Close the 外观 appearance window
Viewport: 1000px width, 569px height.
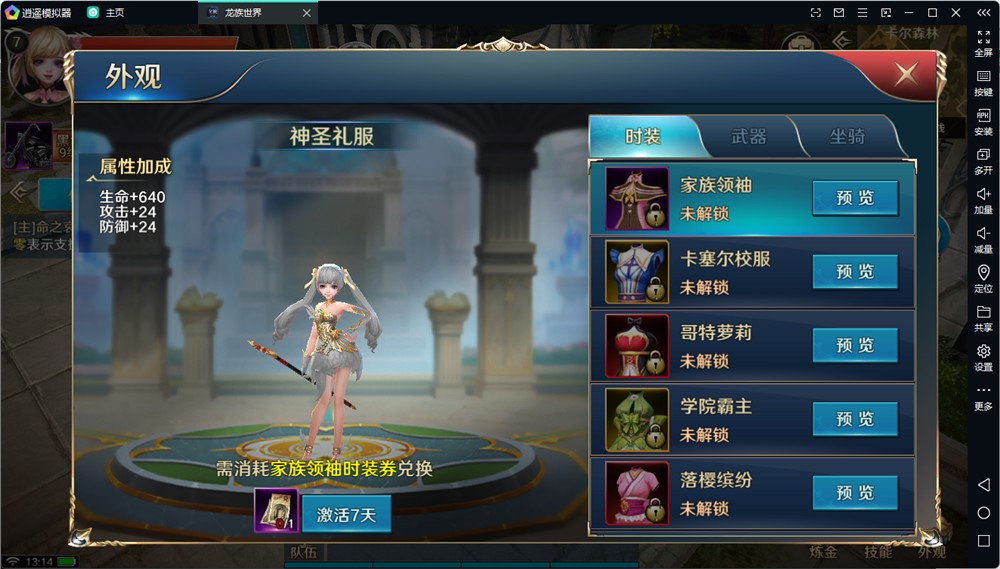906,74
